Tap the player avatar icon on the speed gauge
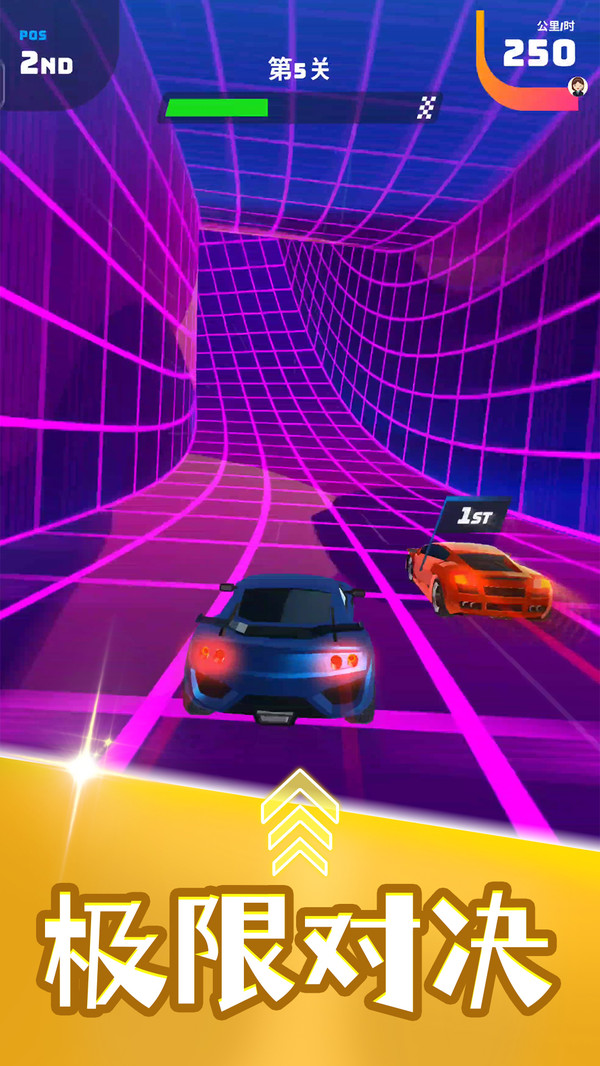 tap(577, 86)
